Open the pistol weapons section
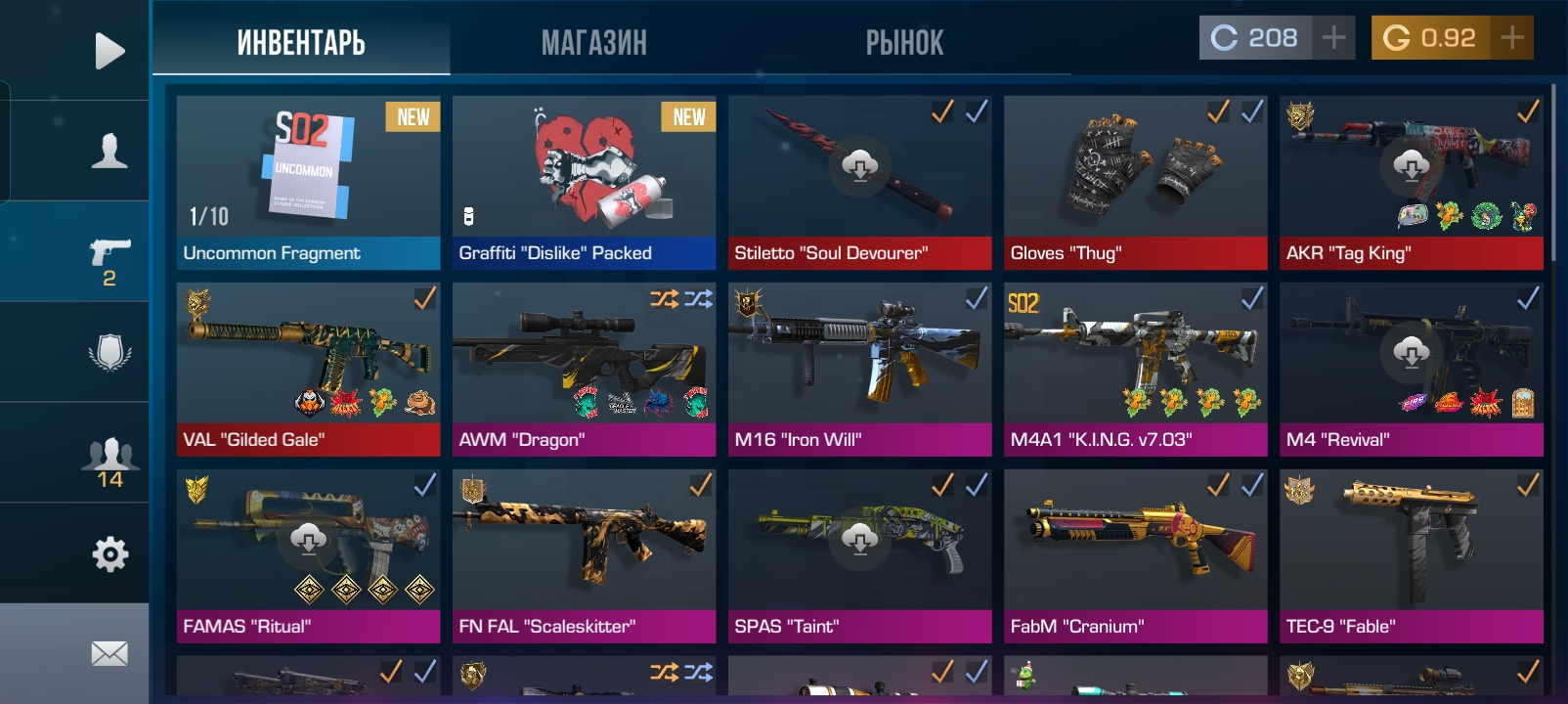This screenshot has height=704, width=1568. 109,258
